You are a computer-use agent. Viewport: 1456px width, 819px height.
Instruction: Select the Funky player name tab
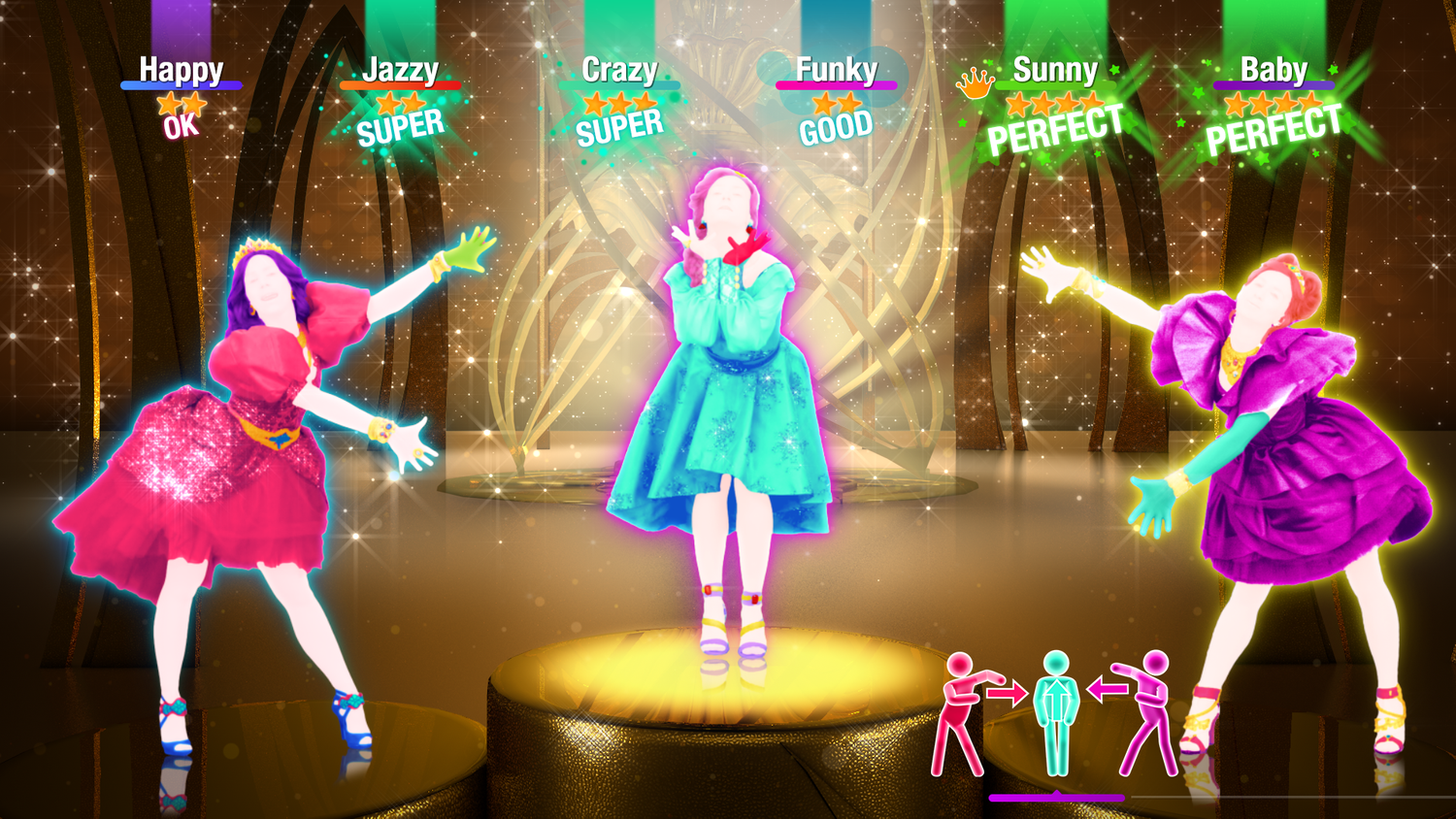point(837,70)
